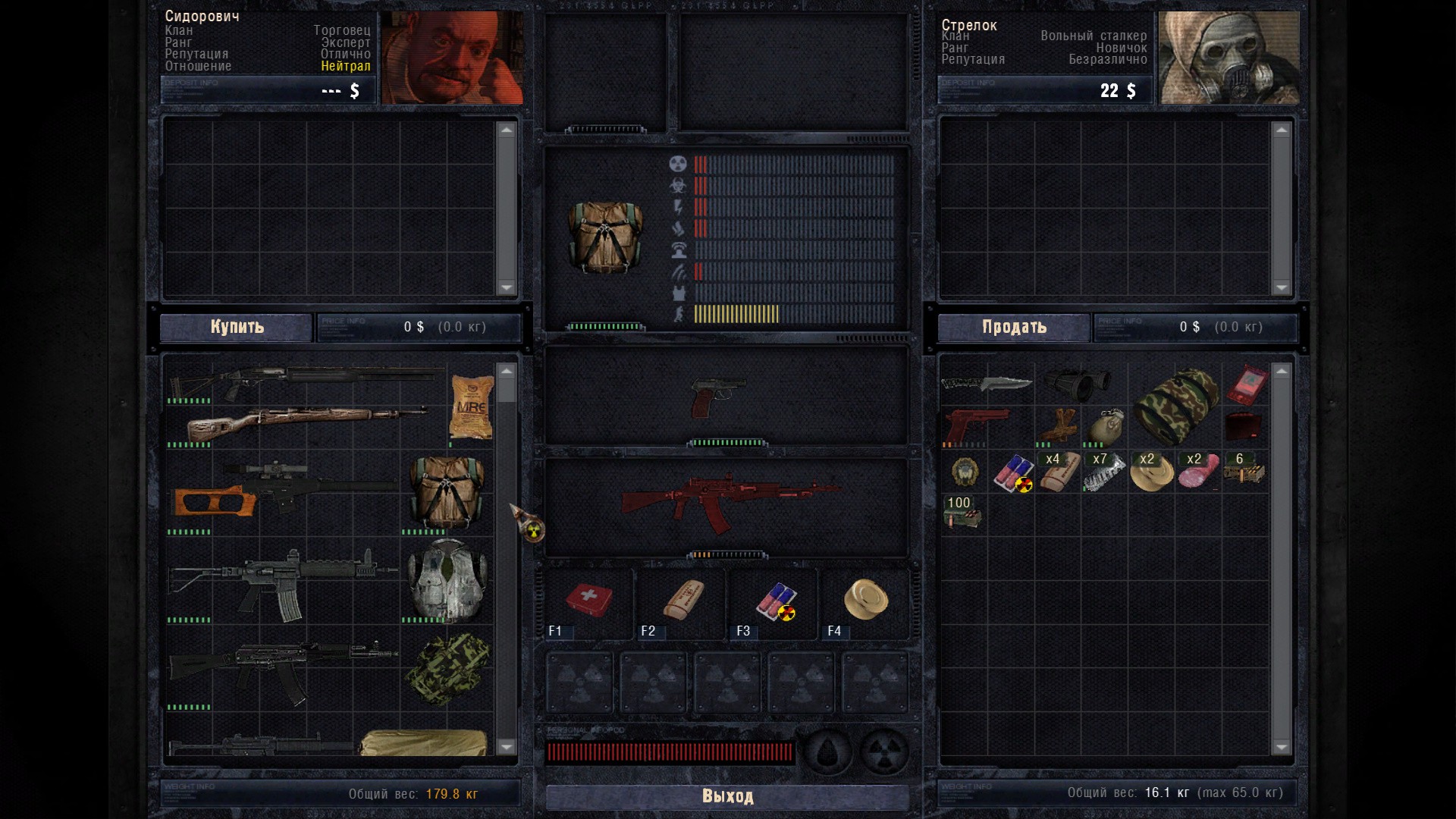This screenshot has width=1456, height=819.
Task: Select the combat knife in your inventory
Action: tap(987, 383)
